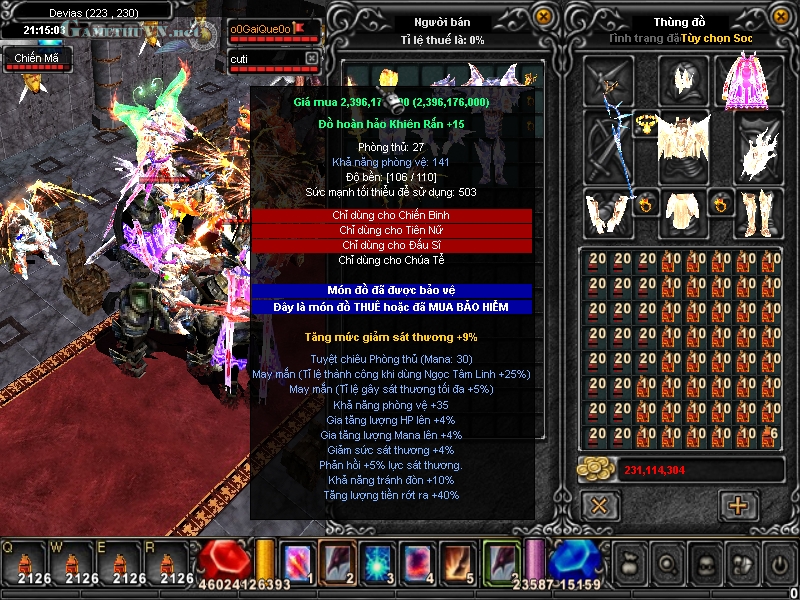
Task: Activate the blue burst skill number 3
Action: pyautogui.click(x=375, y=561)
